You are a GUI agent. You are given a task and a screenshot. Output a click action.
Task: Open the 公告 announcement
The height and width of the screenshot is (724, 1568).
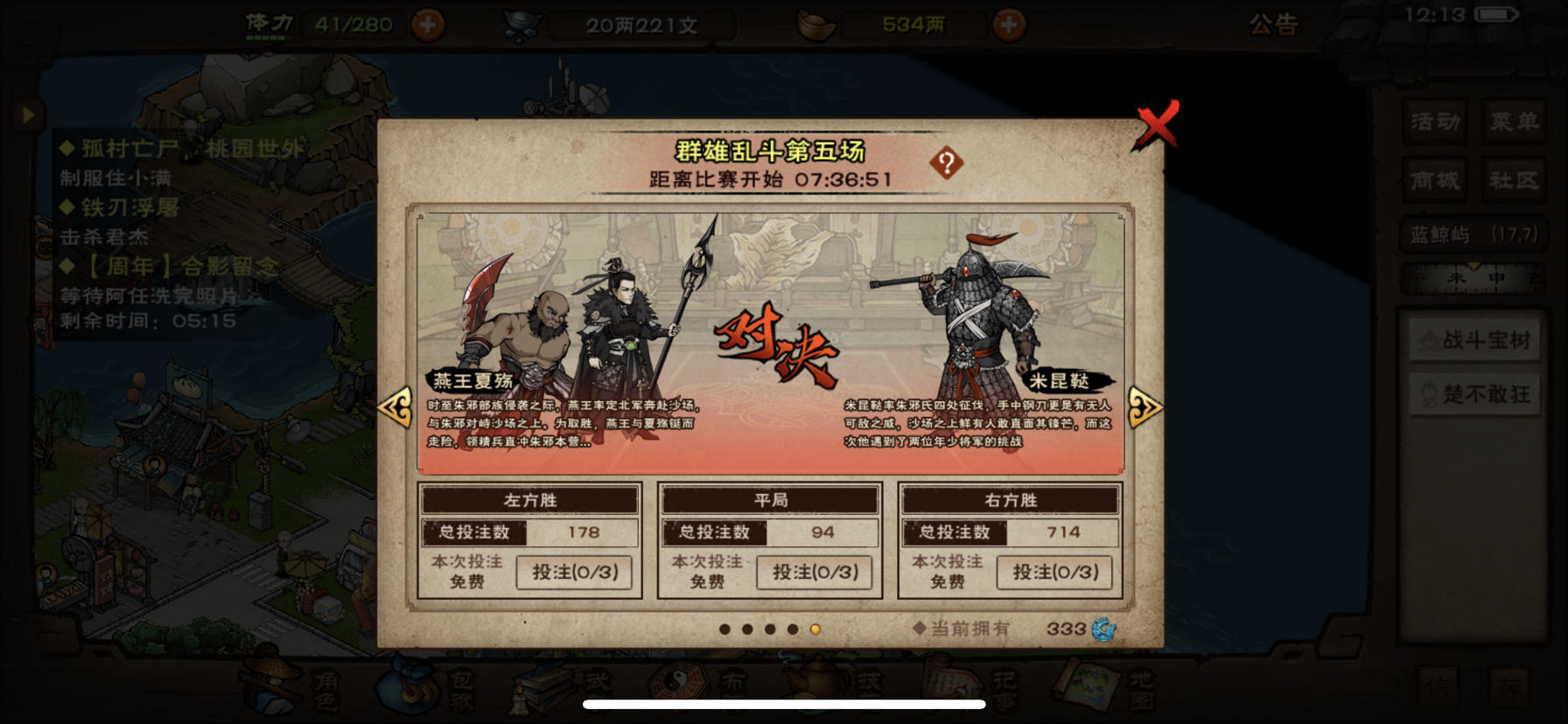(x=1276, y=24)
